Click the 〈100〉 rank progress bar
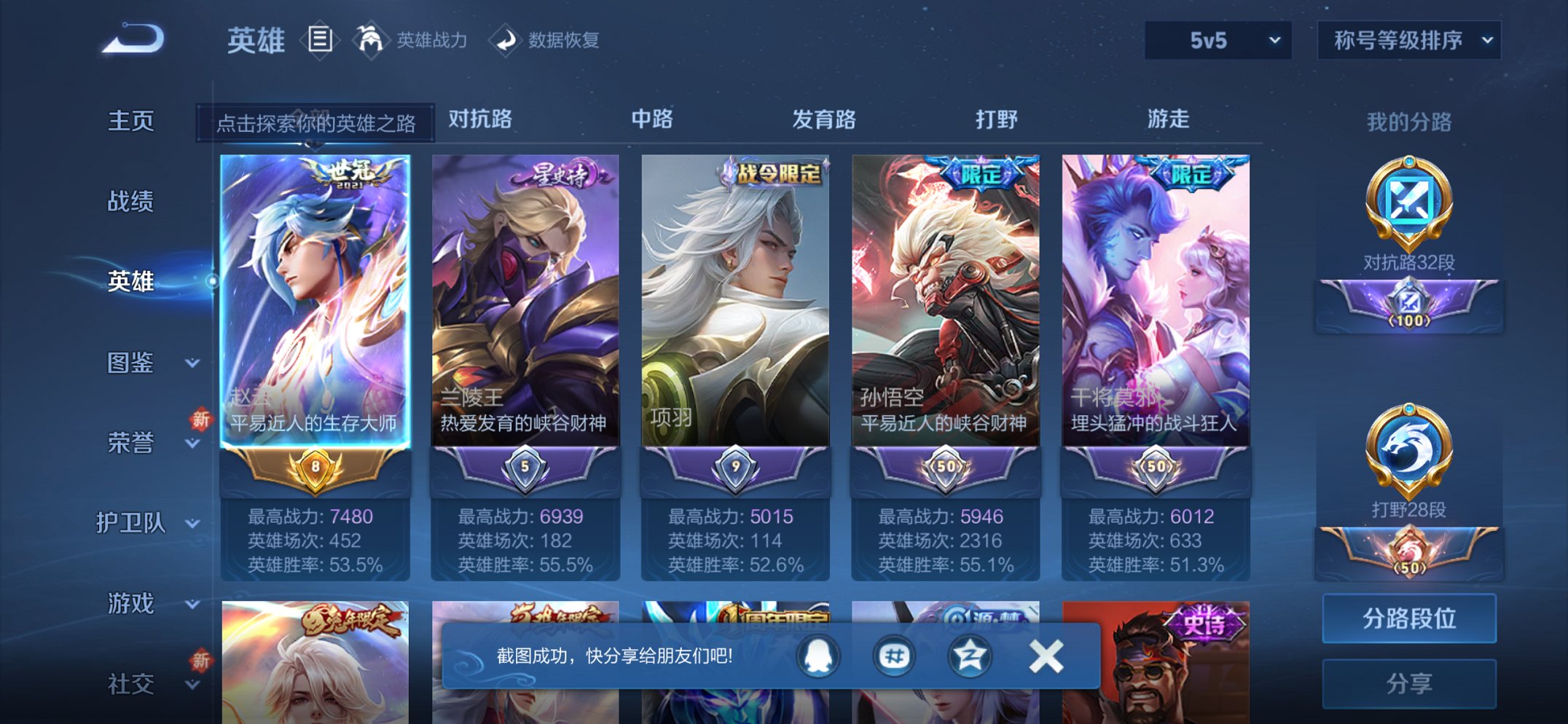The width and height of the screenshot is (1568, 724). coord(1410,306)
